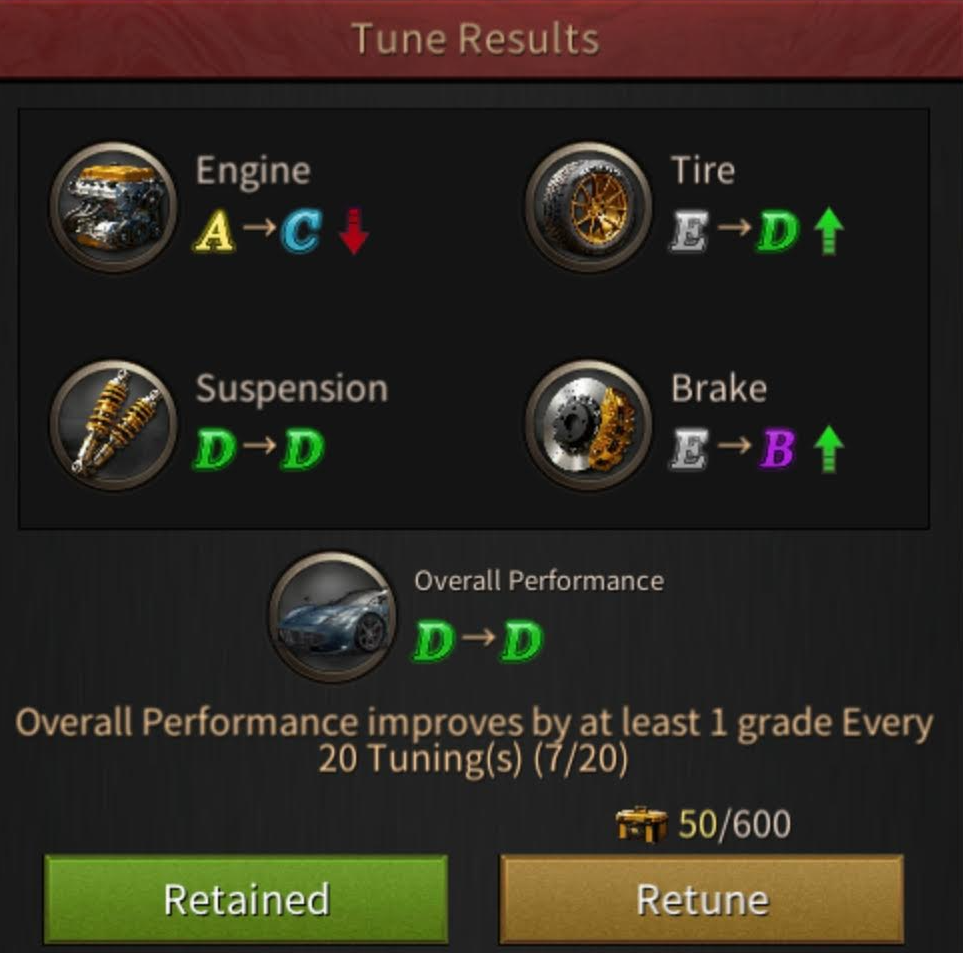Select the Engine part icon
The image size is (963, 953).
pos(112,208)
